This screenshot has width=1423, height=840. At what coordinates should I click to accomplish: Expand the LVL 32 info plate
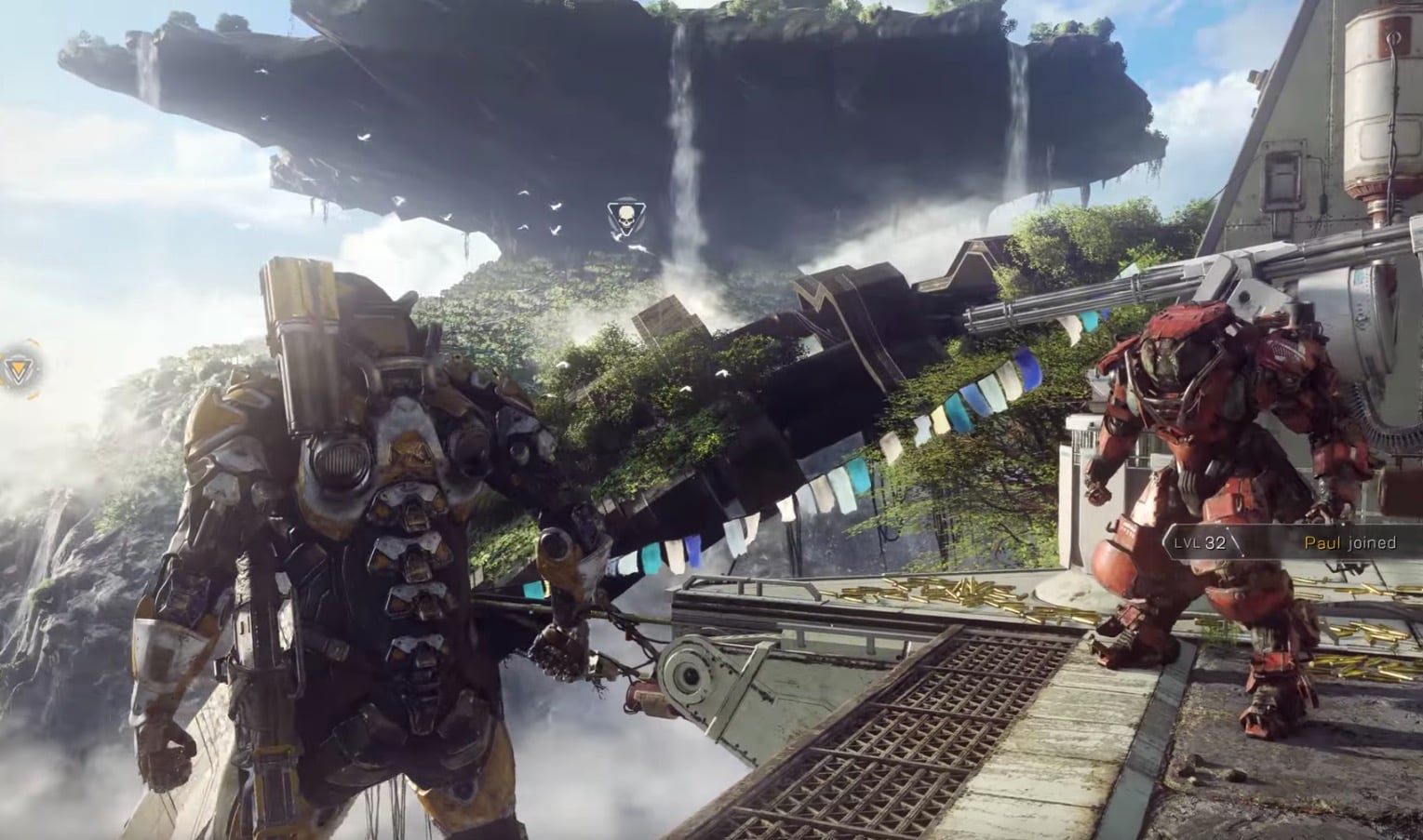[1201, 541]
